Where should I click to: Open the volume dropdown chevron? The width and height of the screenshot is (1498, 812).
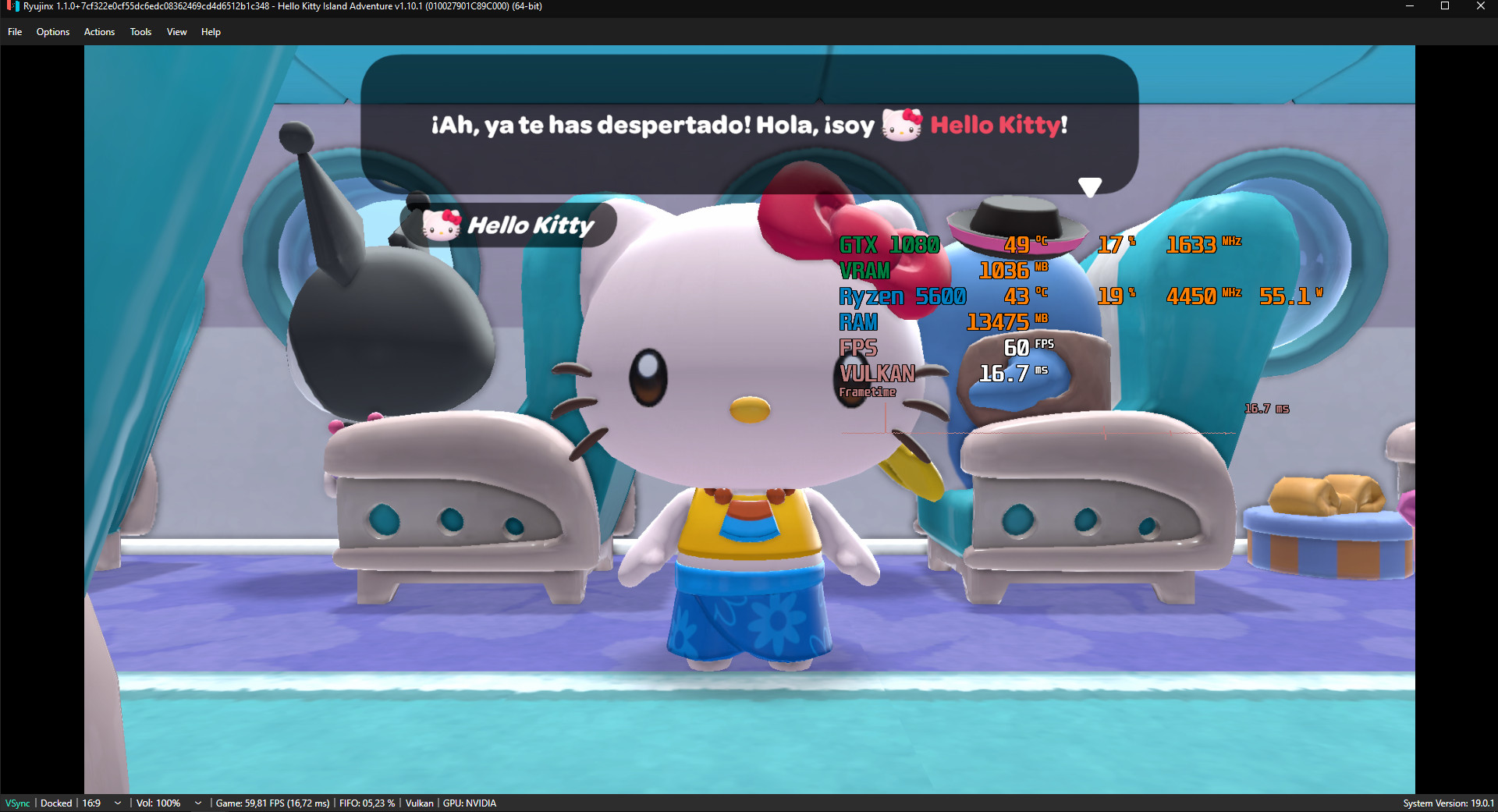coord(197,803)
